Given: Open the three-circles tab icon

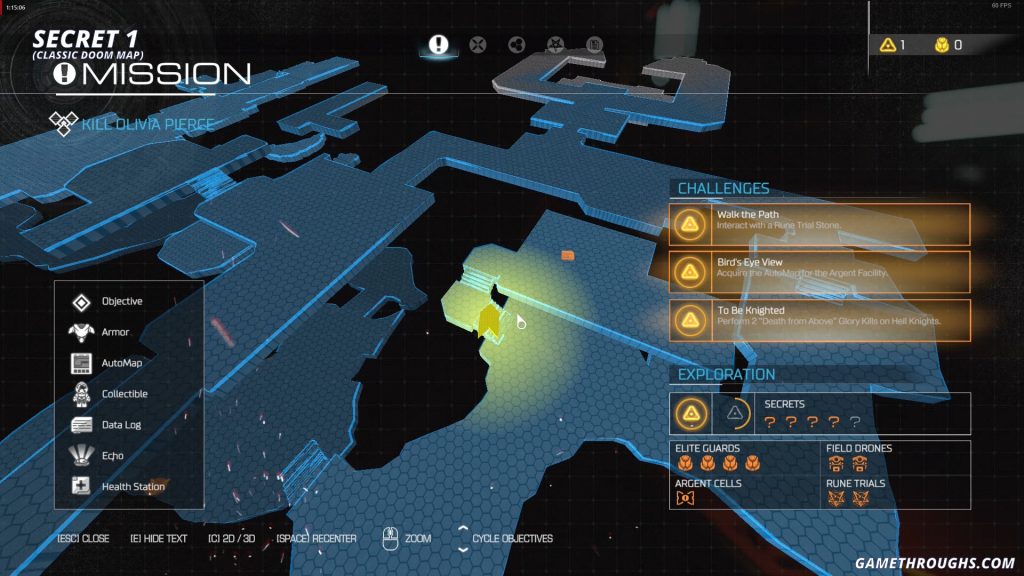Looking at the screenshot, I should 517,44.
